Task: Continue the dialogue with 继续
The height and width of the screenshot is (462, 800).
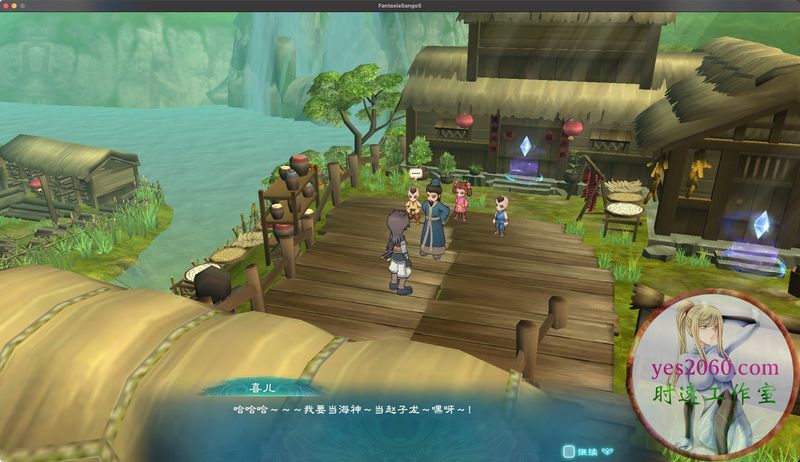Action: [x=586, y=451]
